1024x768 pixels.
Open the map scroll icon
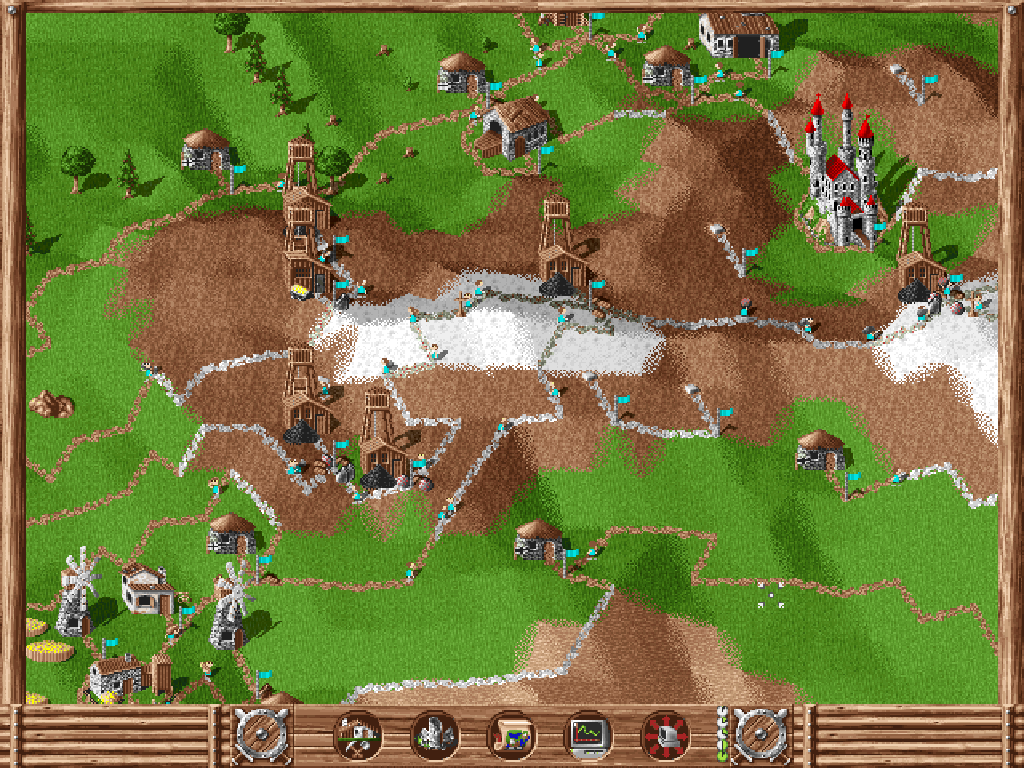pos(511,737)
